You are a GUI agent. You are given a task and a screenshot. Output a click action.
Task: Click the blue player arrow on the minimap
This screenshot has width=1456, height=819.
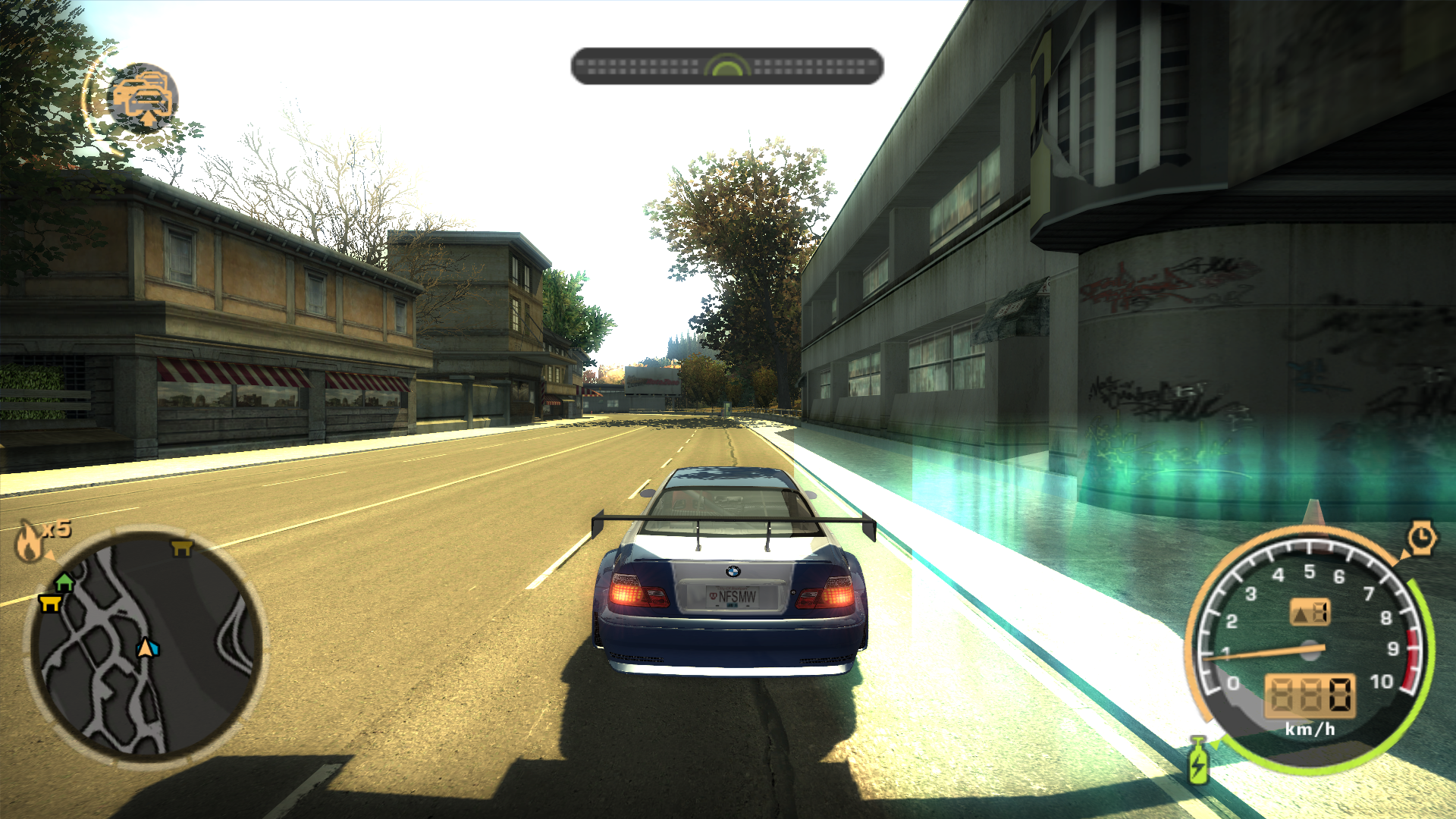[147, 648]
